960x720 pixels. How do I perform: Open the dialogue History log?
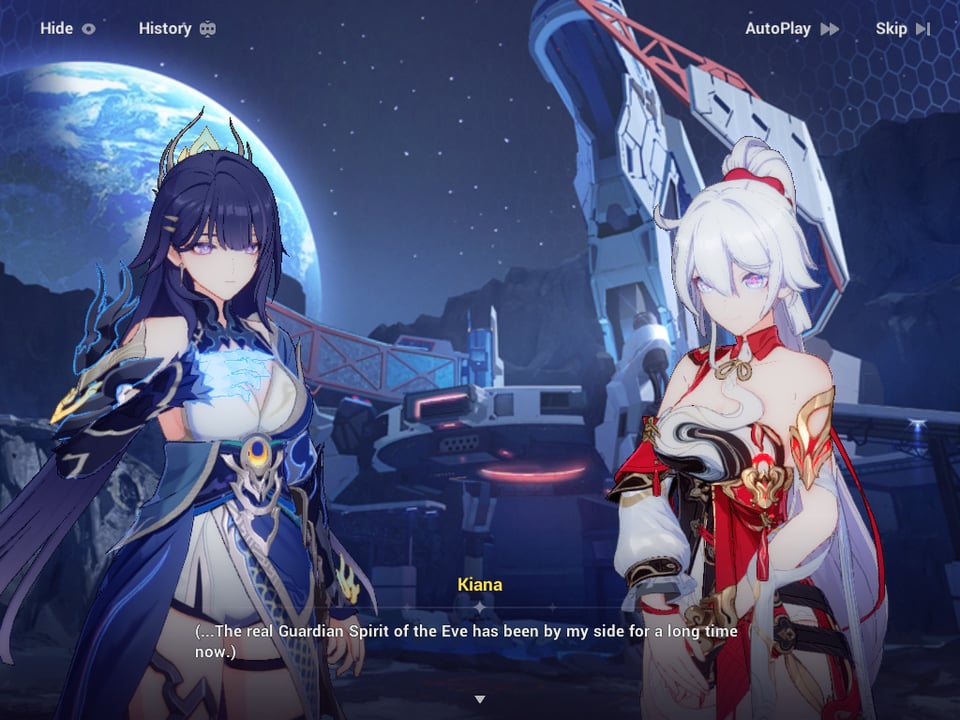[x=176, y=28]
